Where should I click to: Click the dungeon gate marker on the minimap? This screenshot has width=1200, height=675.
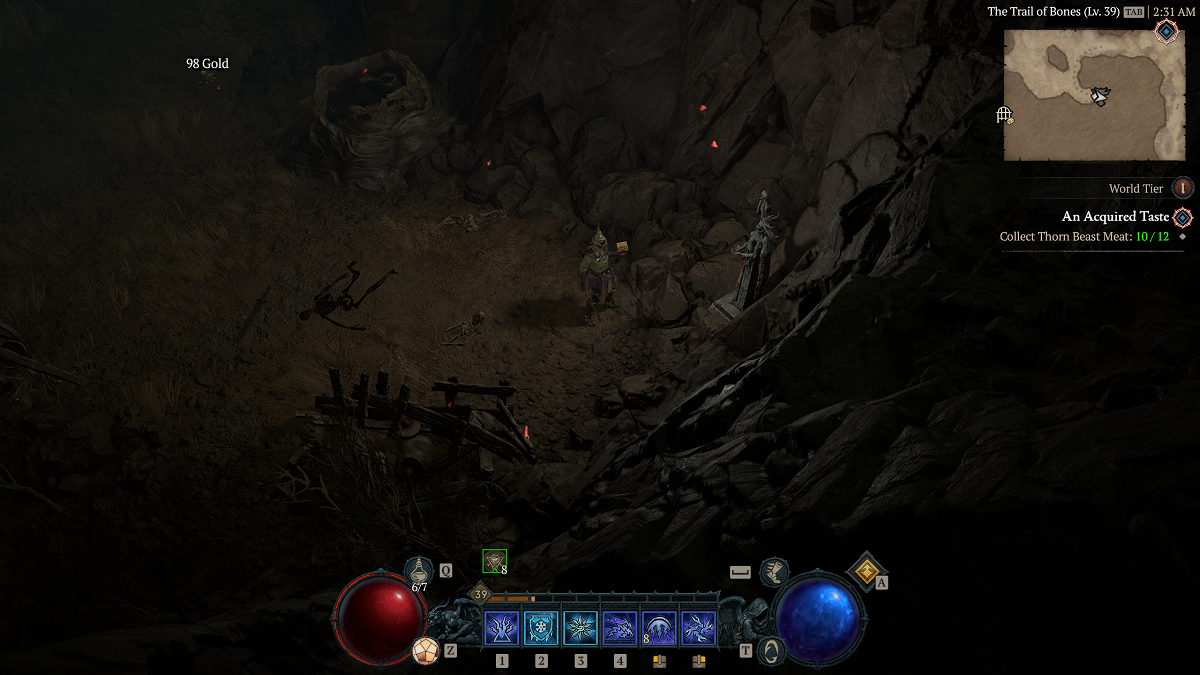coord(1005,115)
